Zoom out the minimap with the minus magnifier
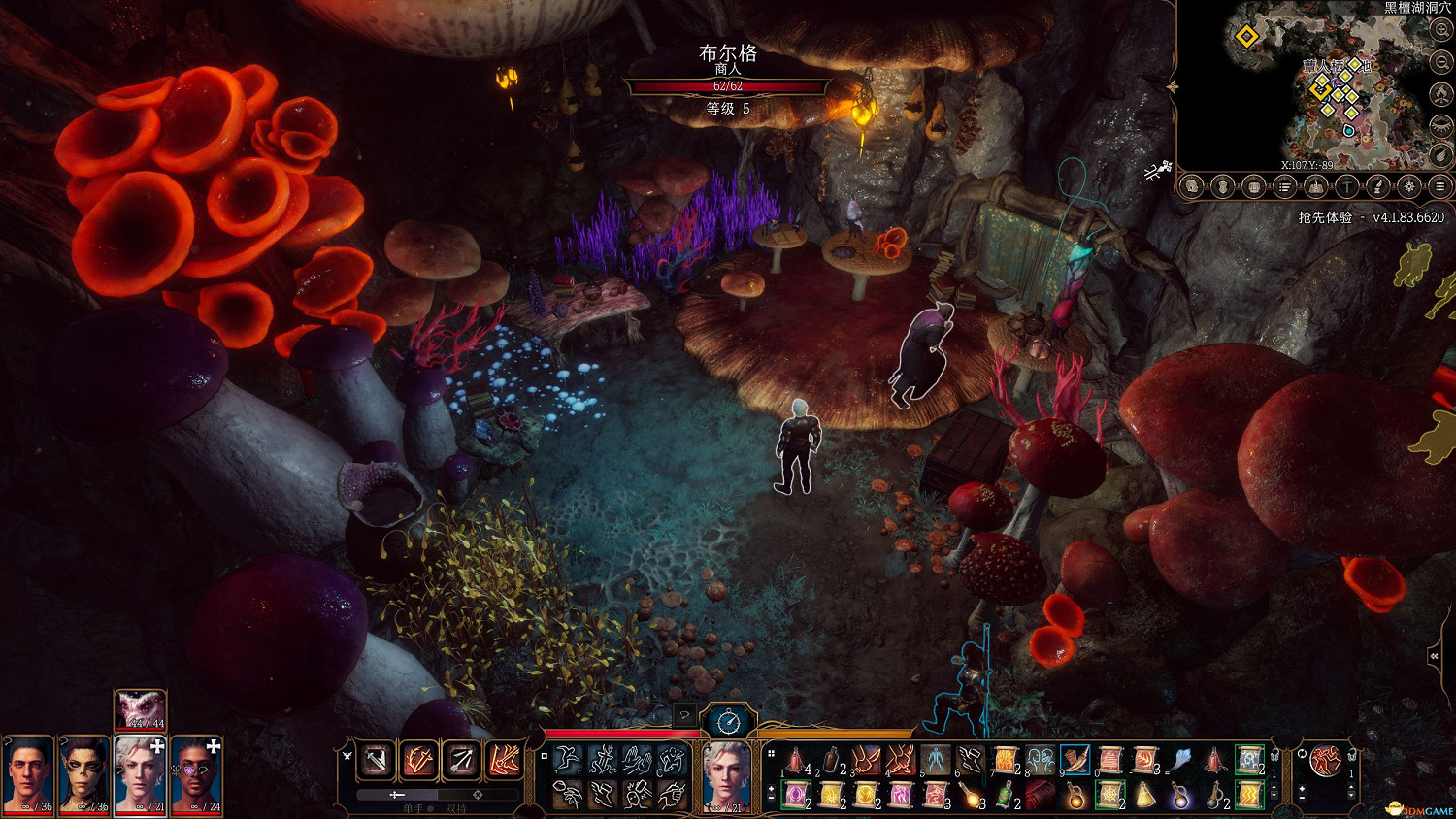1456x819 pixels. tap(1441, 62)
